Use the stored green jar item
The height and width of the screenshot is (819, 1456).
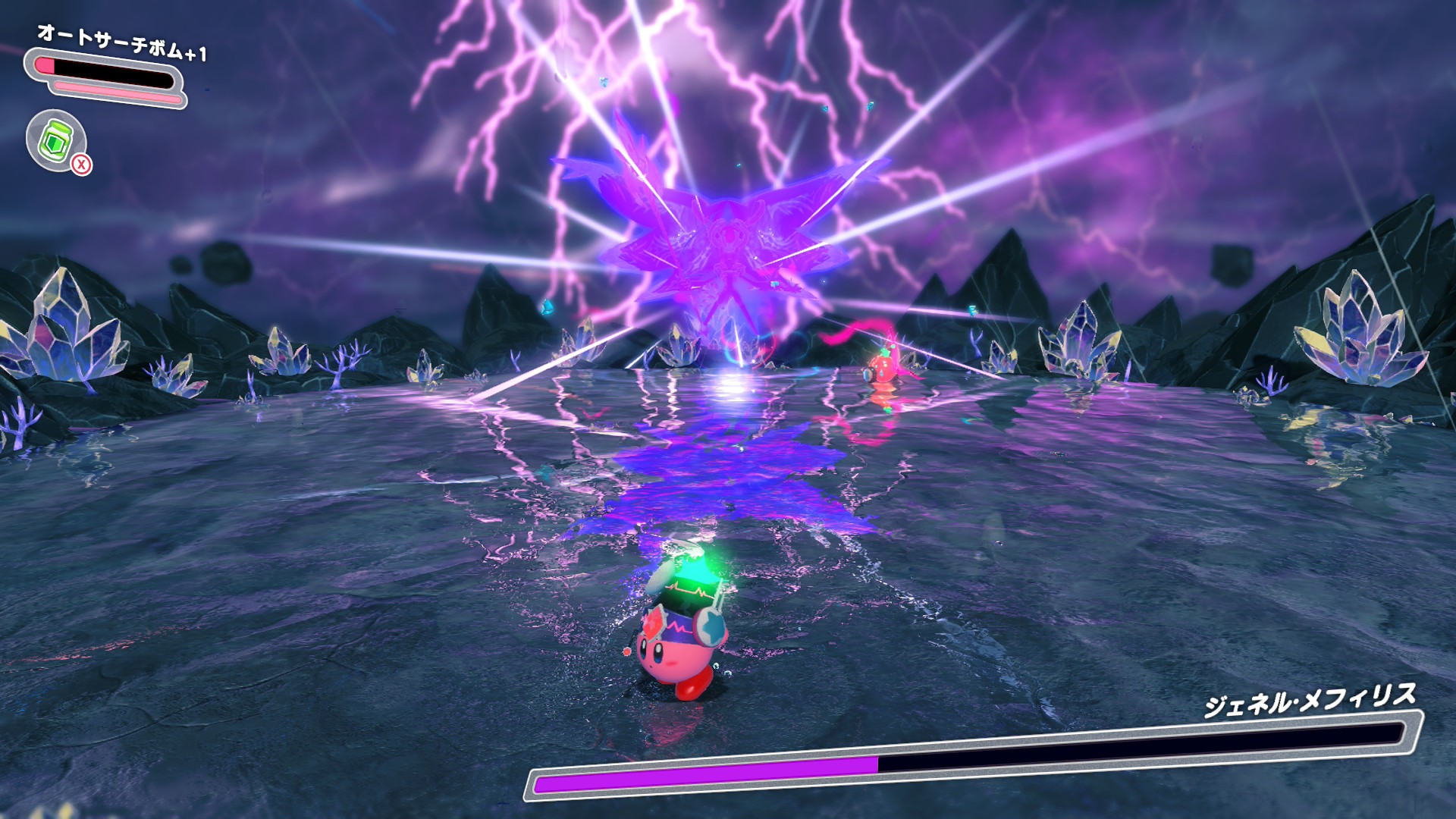(x=56, y=141)
